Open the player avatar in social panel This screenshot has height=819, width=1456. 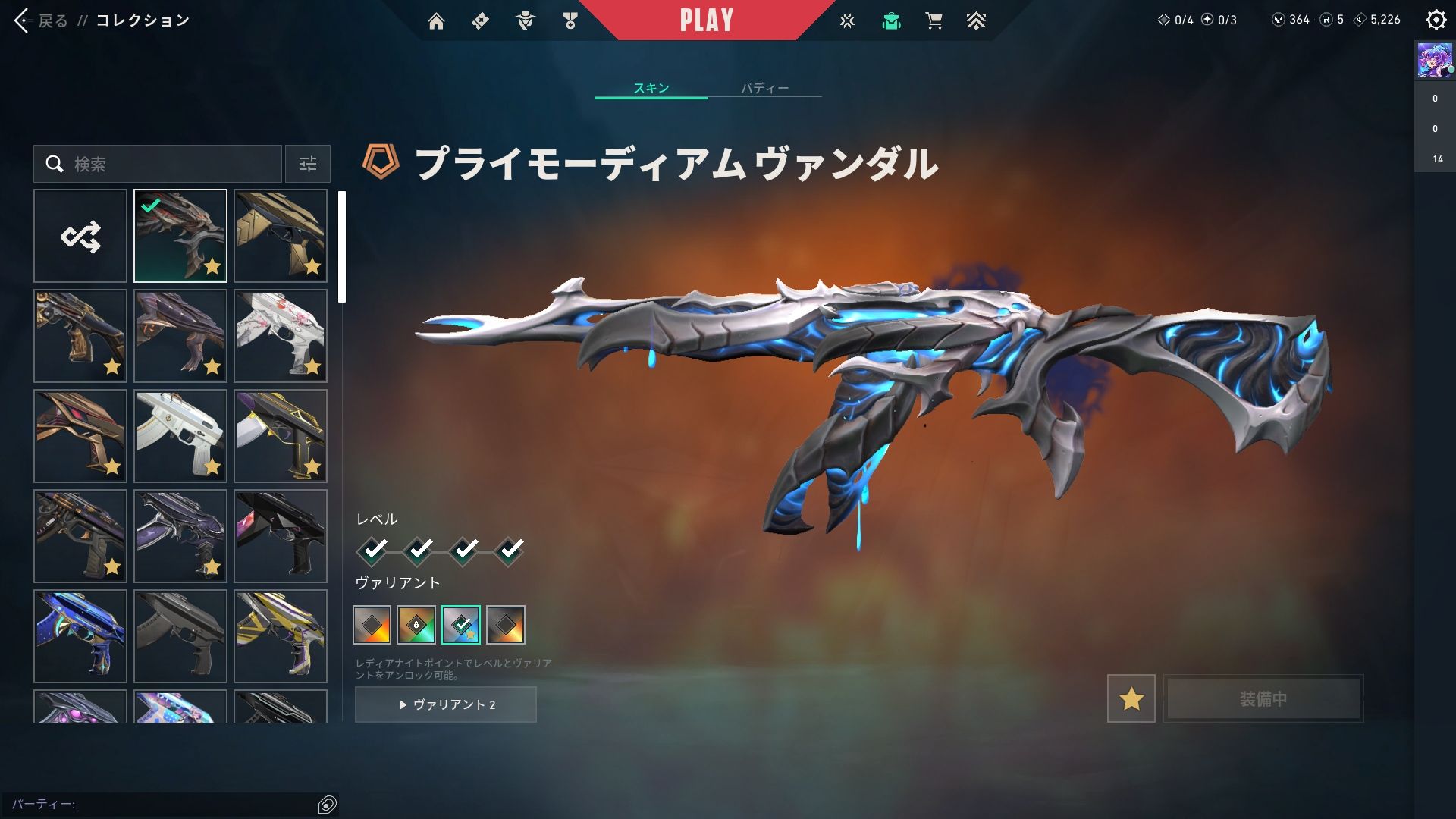point(1434,61)
